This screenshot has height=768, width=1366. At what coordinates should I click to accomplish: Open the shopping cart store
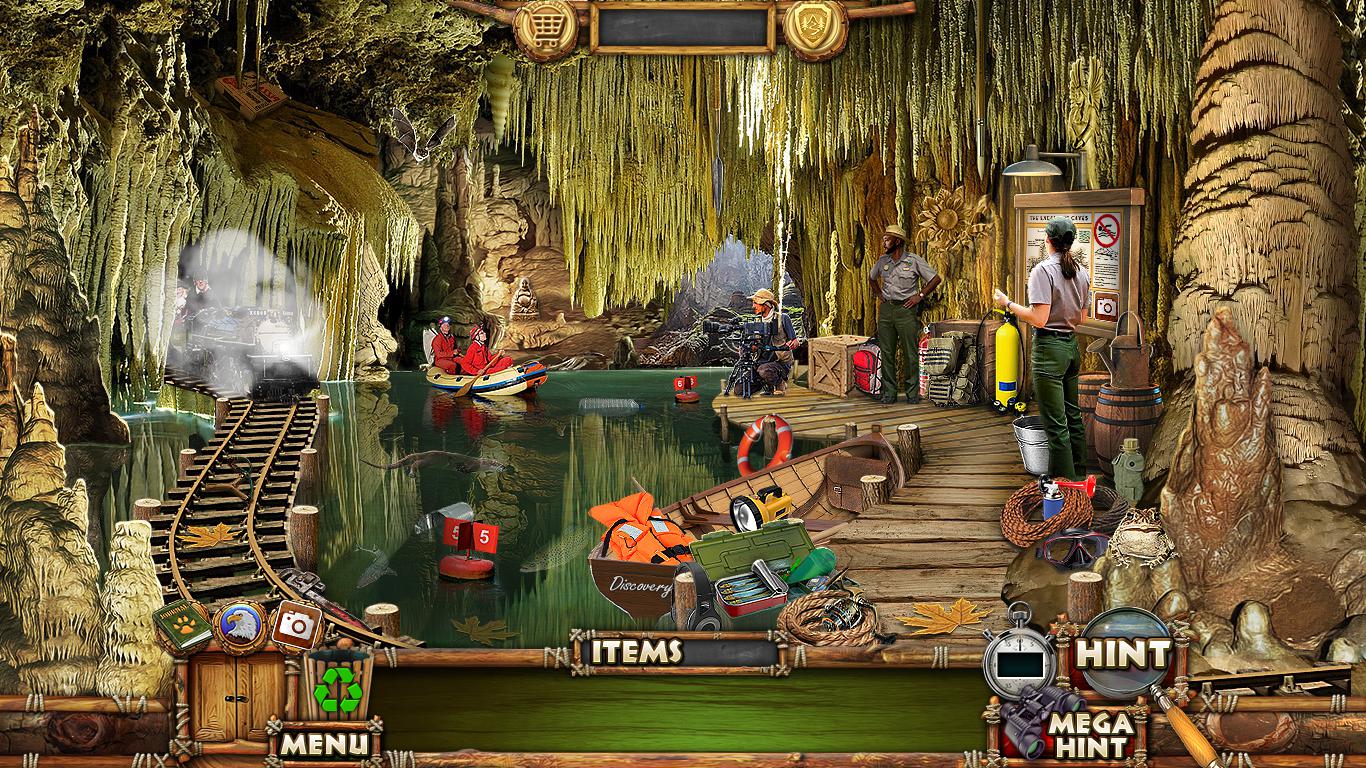tap(546, 29)
